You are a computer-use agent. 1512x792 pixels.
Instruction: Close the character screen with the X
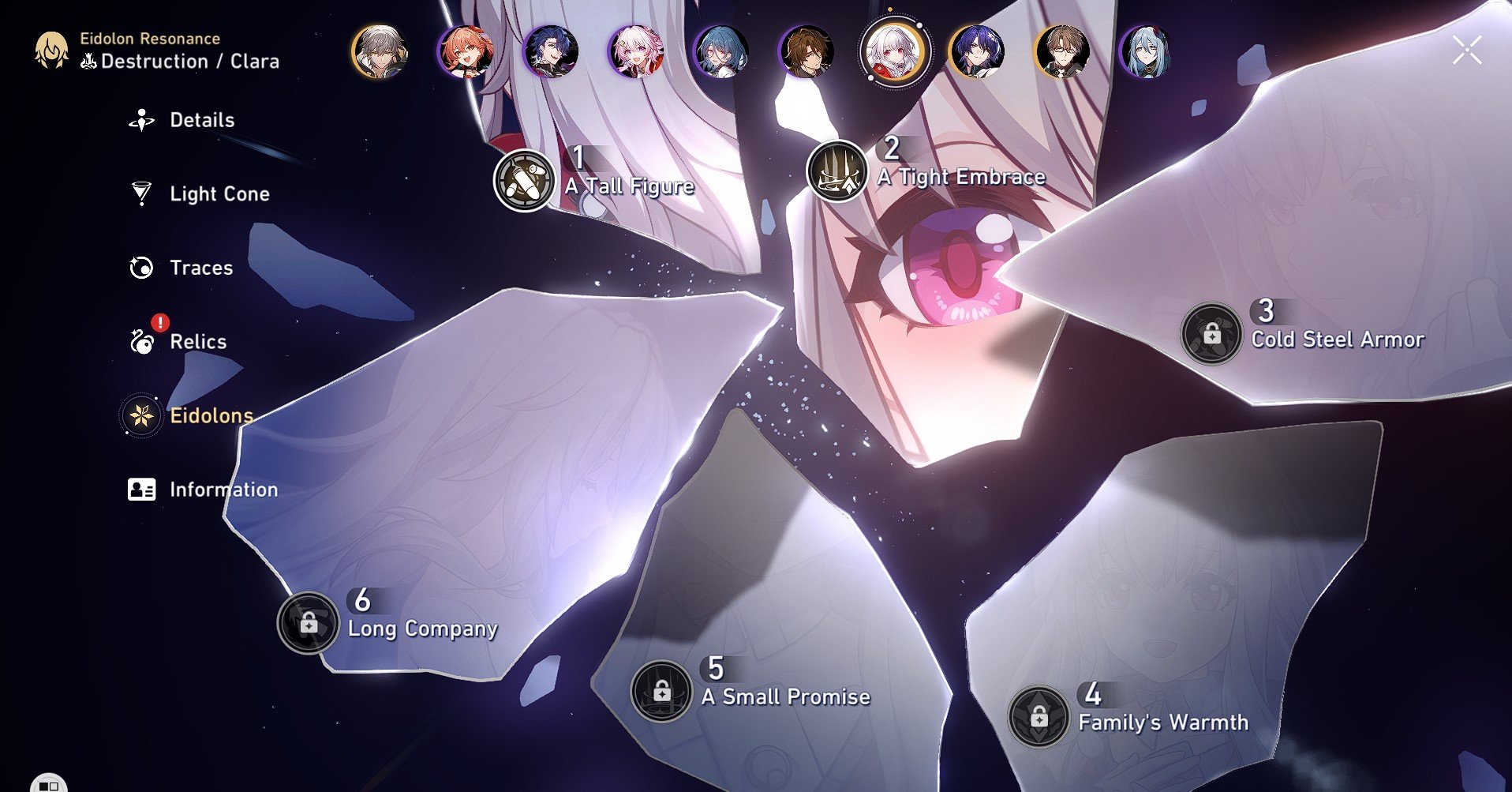pos(1466,51)
